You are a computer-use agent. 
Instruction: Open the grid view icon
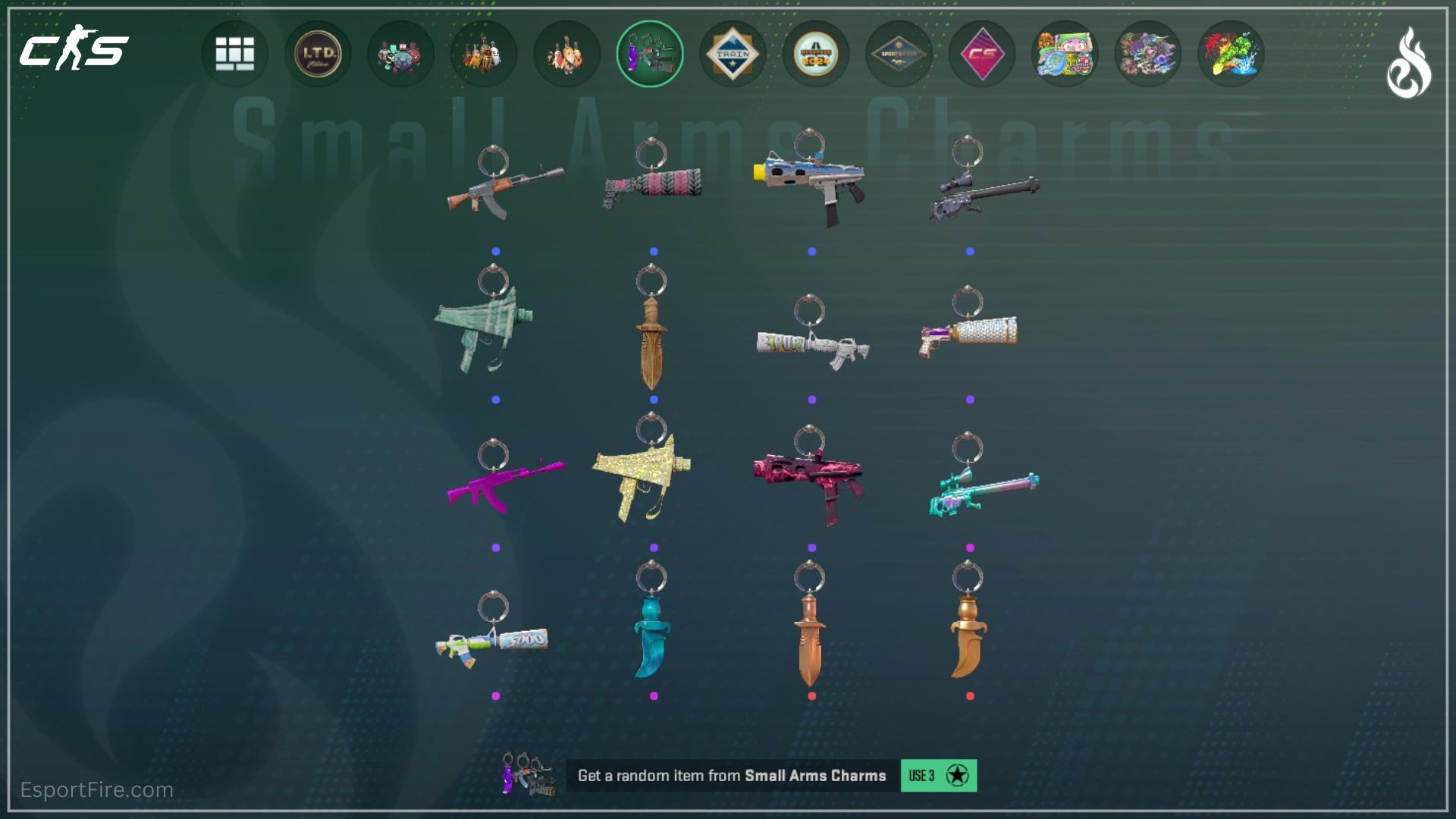pos(234,53)
